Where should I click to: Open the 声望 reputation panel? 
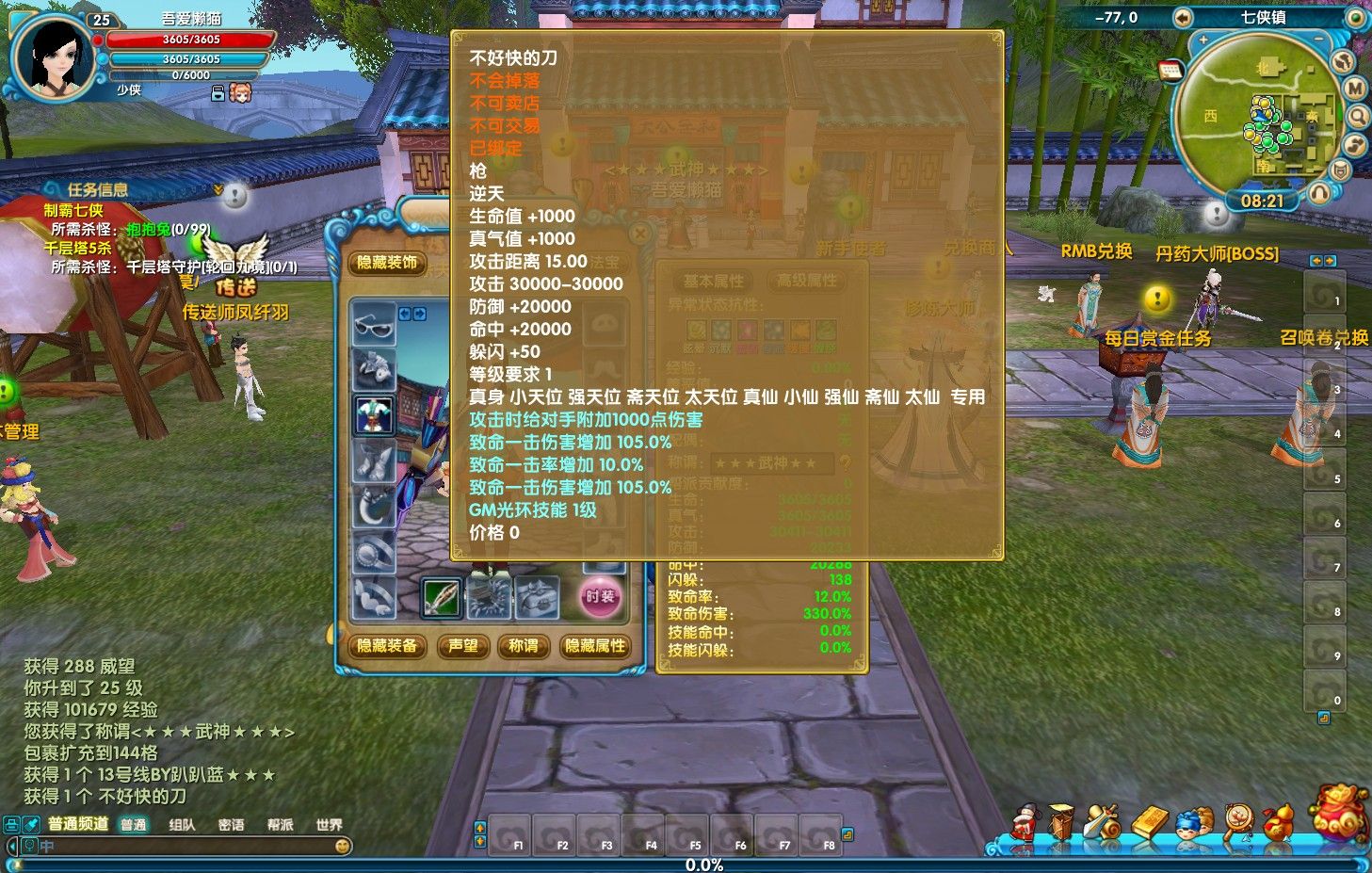pyautogui.click(x=463, y=646)
